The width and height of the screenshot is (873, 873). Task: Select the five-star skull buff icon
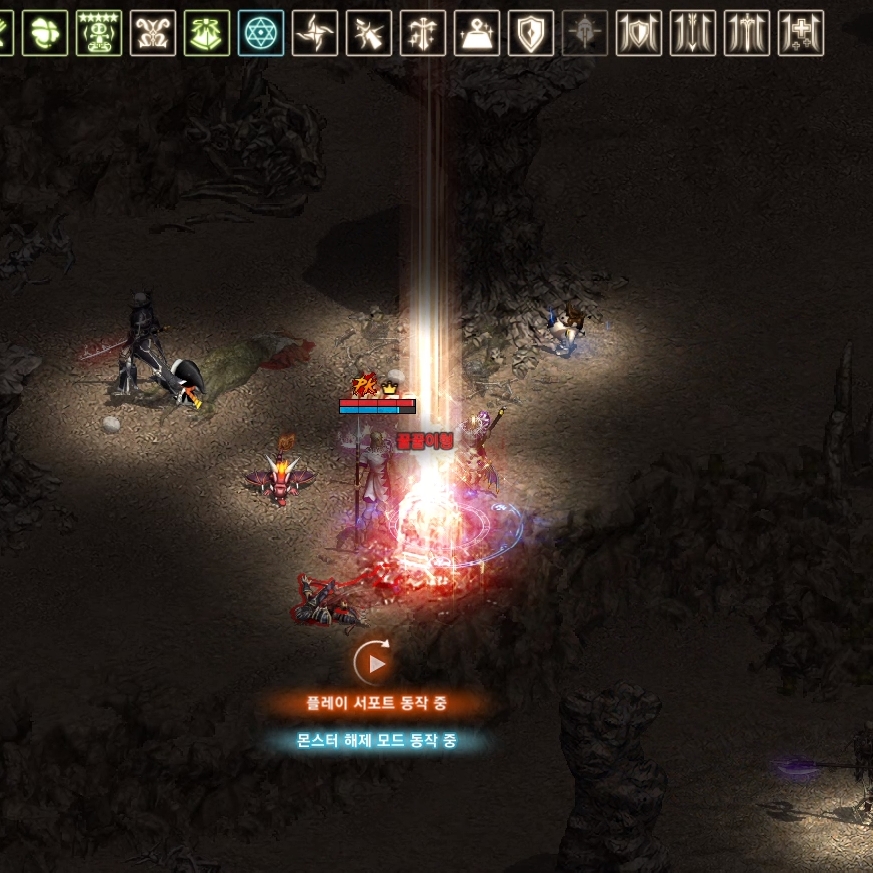[99, 33]
